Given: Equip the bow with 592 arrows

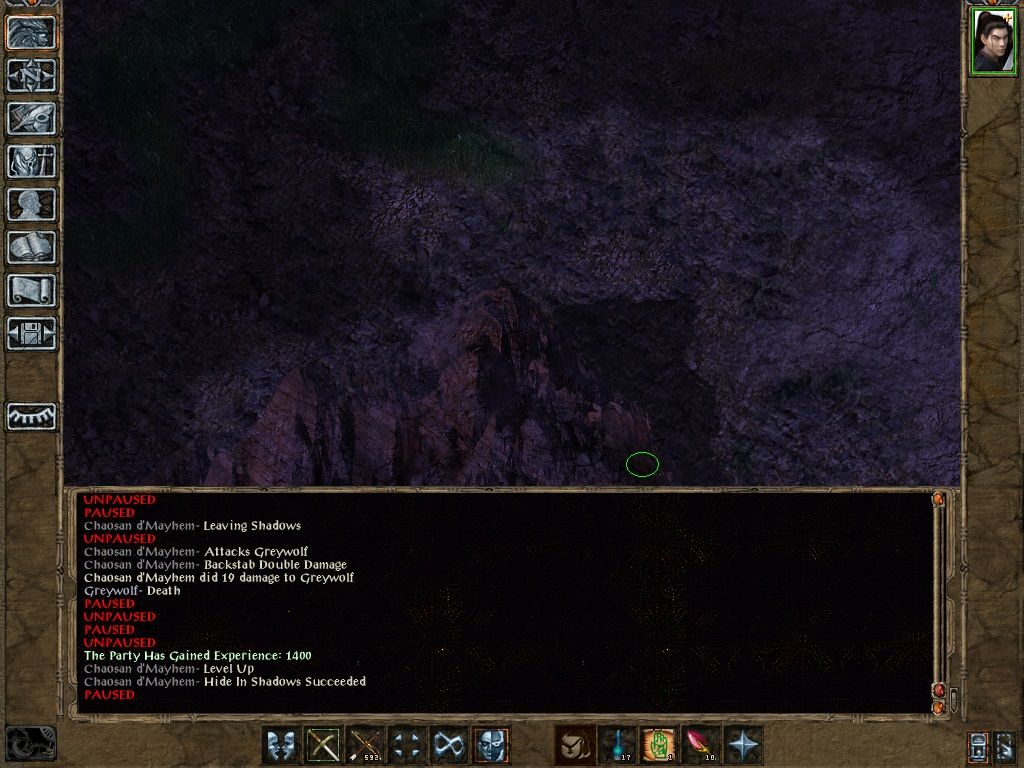Looking at the screenshot, I should (x=366, y=745).
